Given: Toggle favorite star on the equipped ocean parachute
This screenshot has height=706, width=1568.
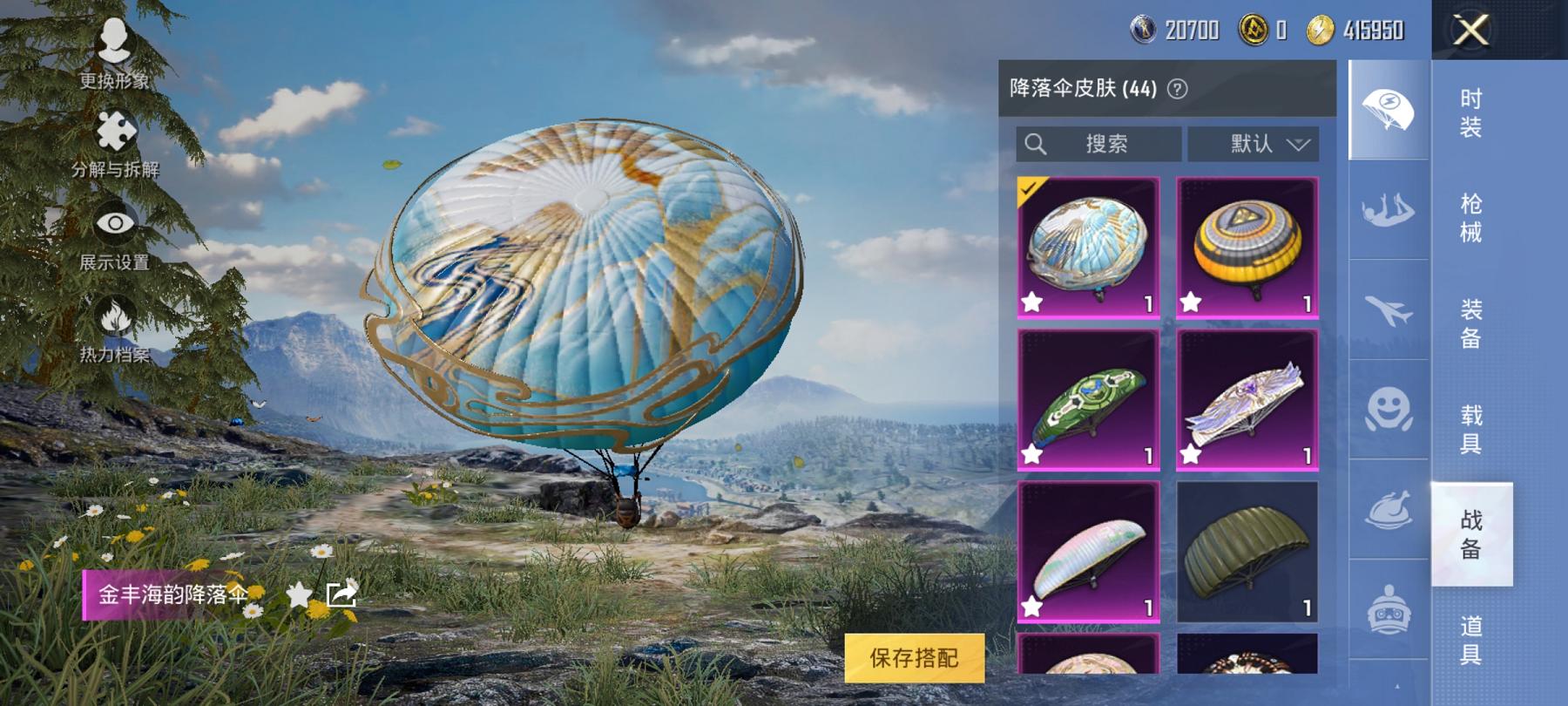Looking at the screenshot, I should click(1032, 301).
